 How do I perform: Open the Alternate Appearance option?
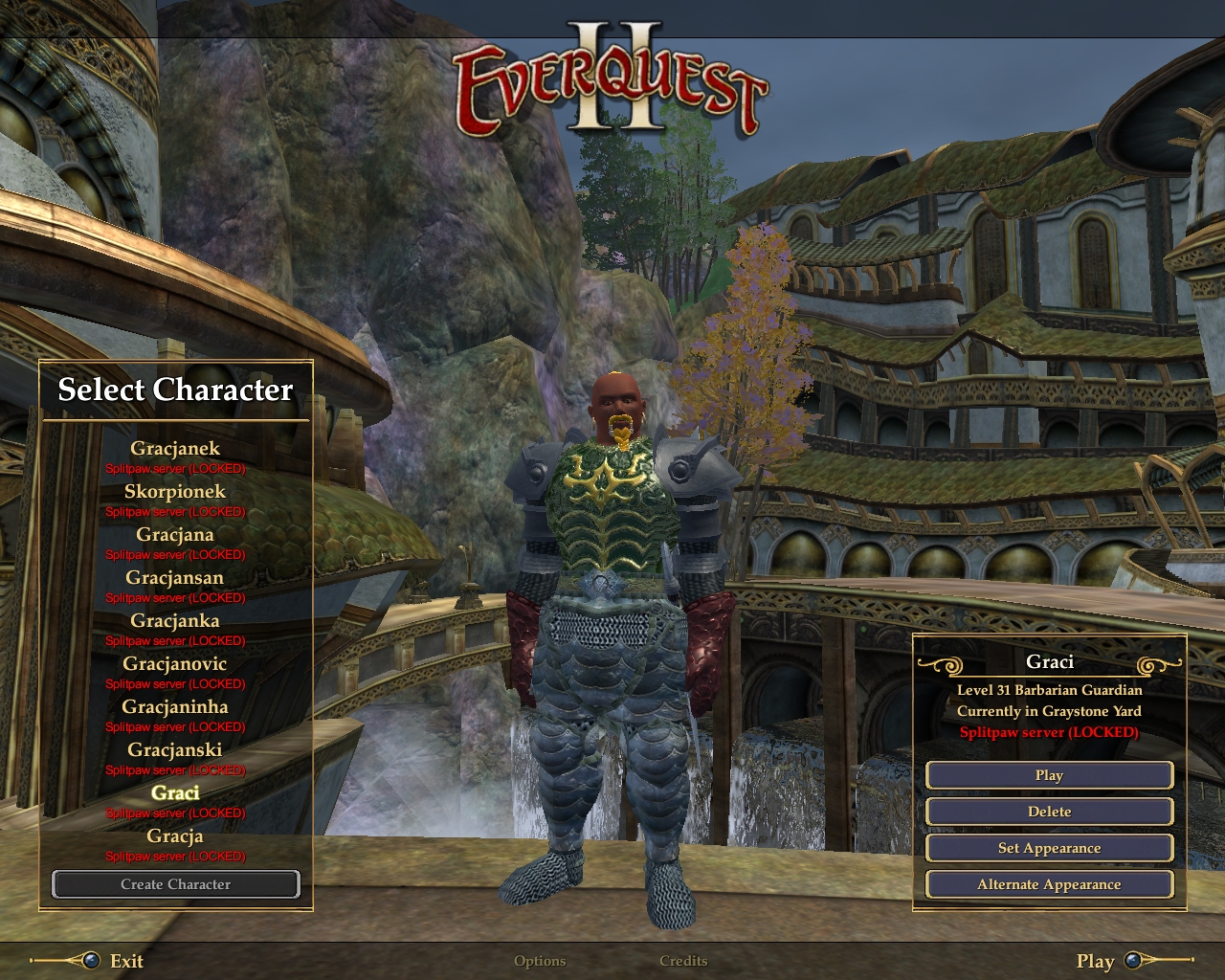coord(1049,884)
